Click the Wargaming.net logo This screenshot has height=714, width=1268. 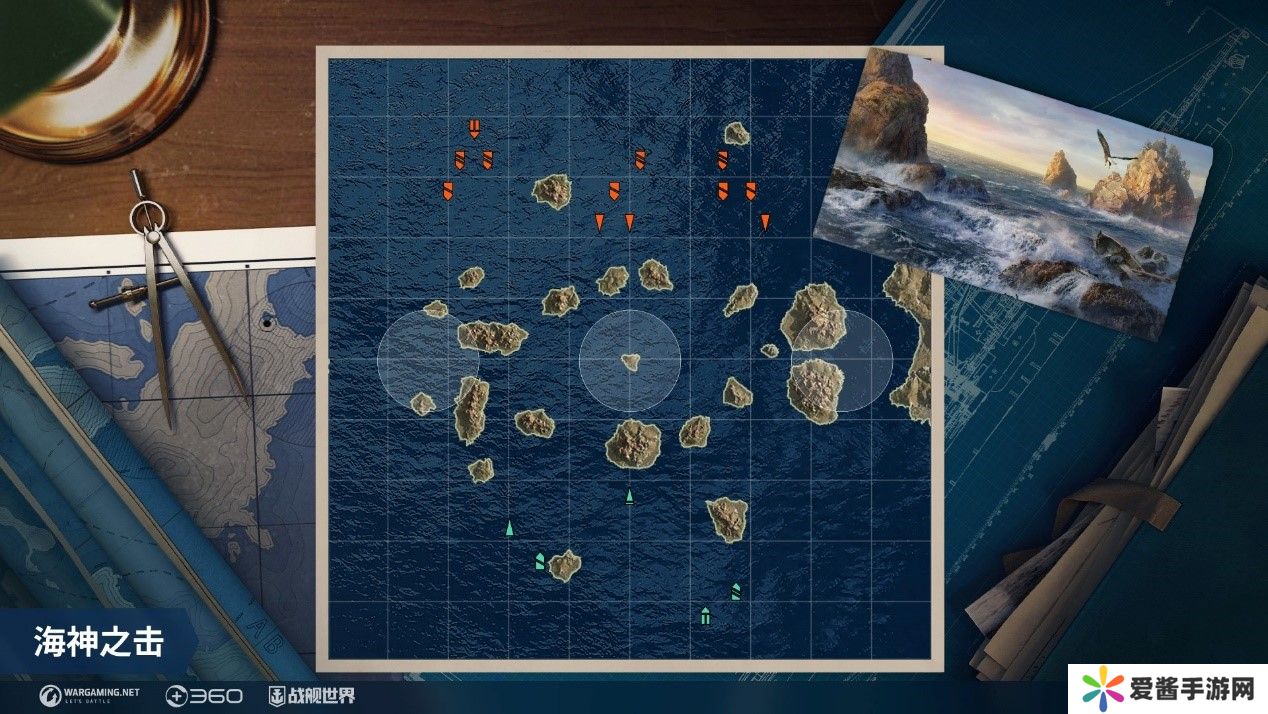click(90, 694)
